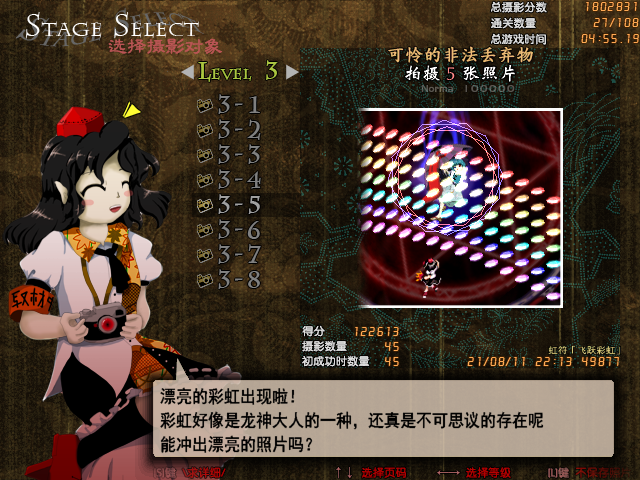Select stage 3-7 entry
The width and height of the screenshot is (640, 480).
(230, 255)
